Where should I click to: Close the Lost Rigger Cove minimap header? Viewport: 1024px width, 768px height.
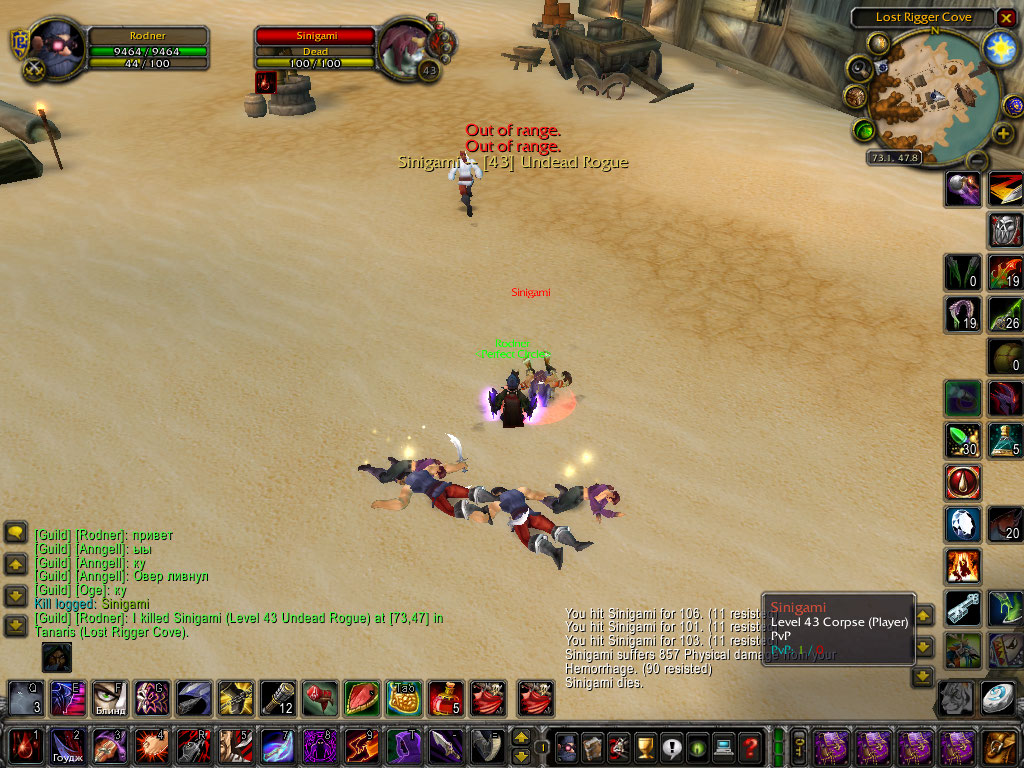(x=1006, y=18)
